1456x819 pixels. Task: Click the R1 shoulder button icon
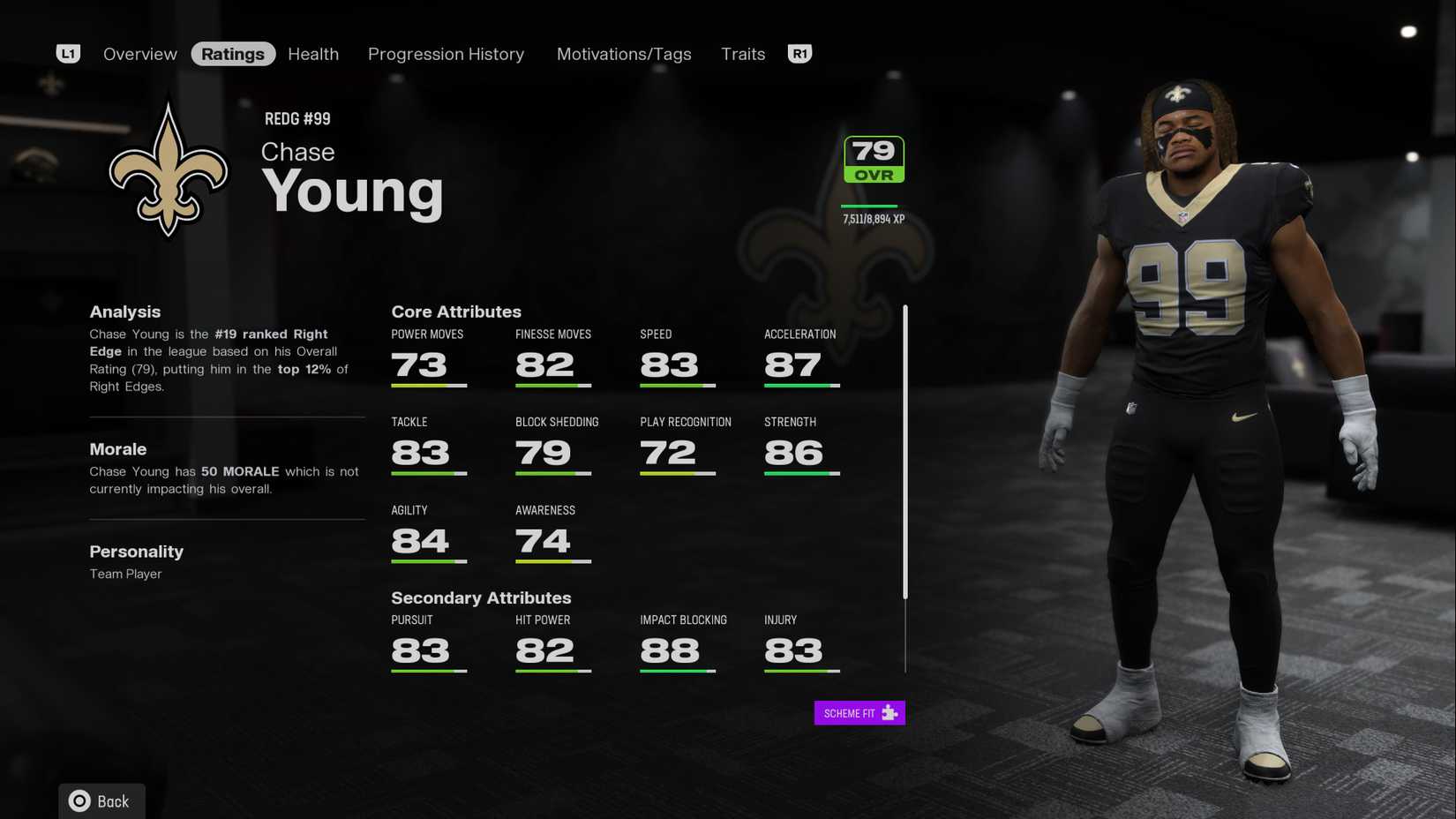point(799,53)
